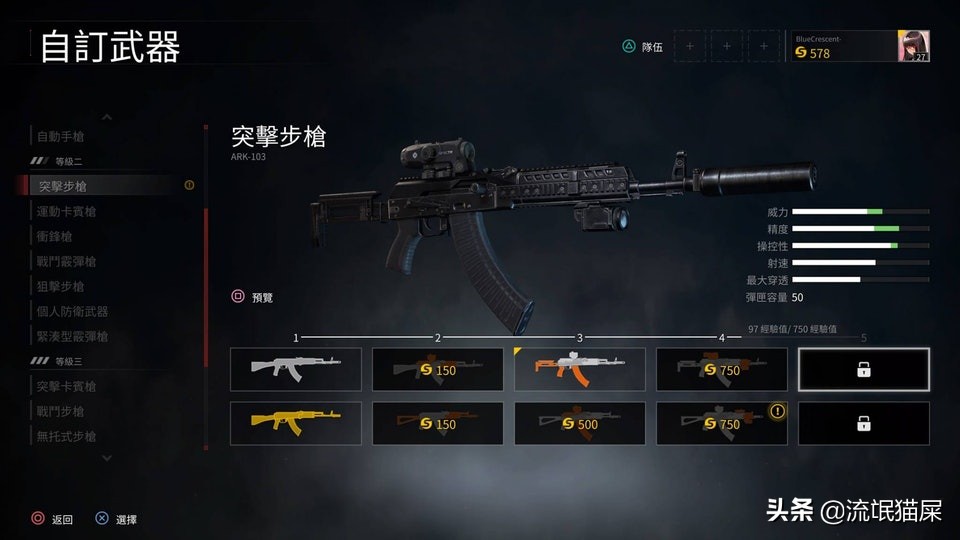The height and width of the screenshot is (540, 960).
Task: Open the 個人防衛武器 category
Action: pyautogui.click(x=72, y=311)
